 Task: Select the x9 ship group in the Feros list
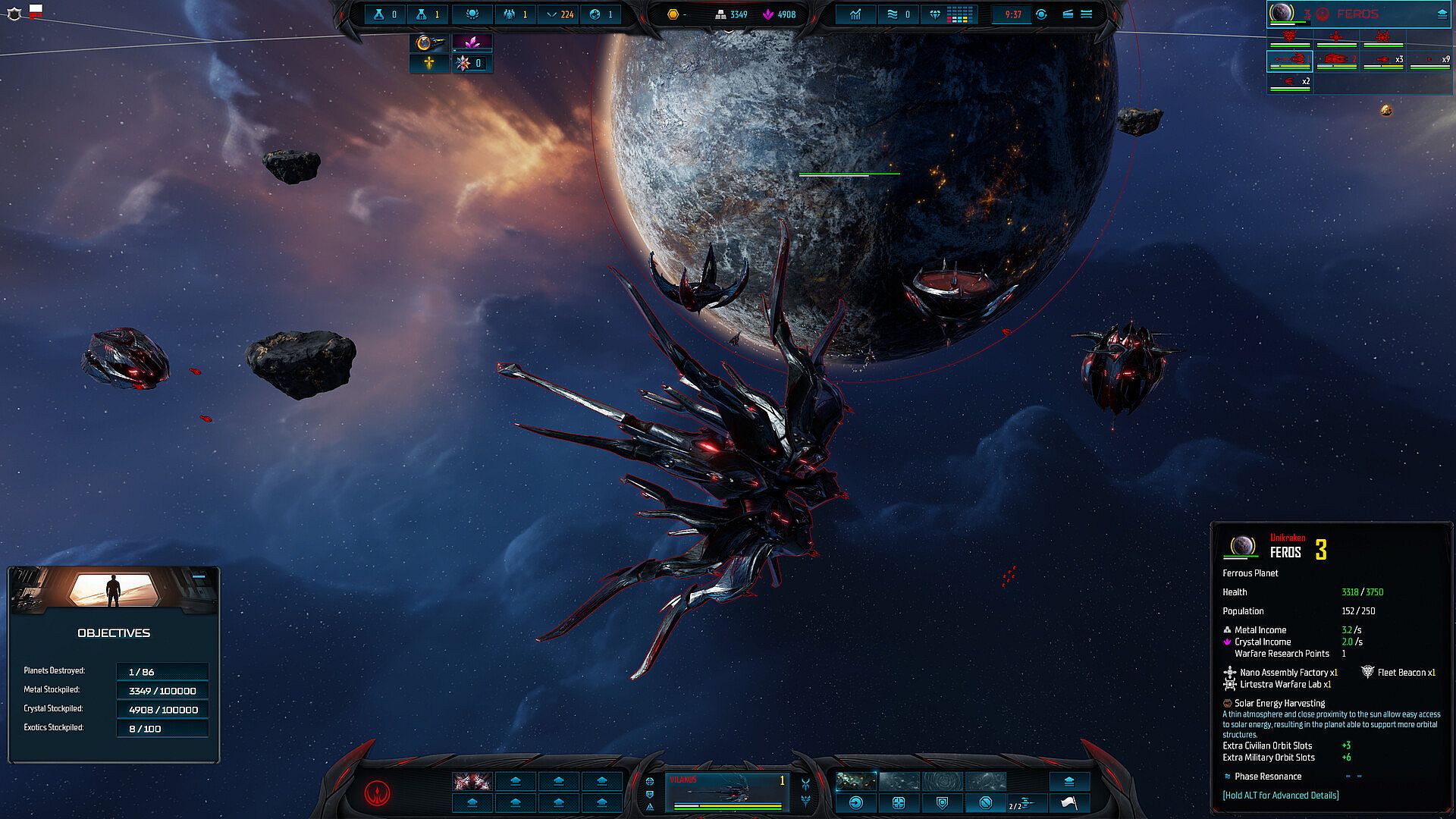point(1429,61)
